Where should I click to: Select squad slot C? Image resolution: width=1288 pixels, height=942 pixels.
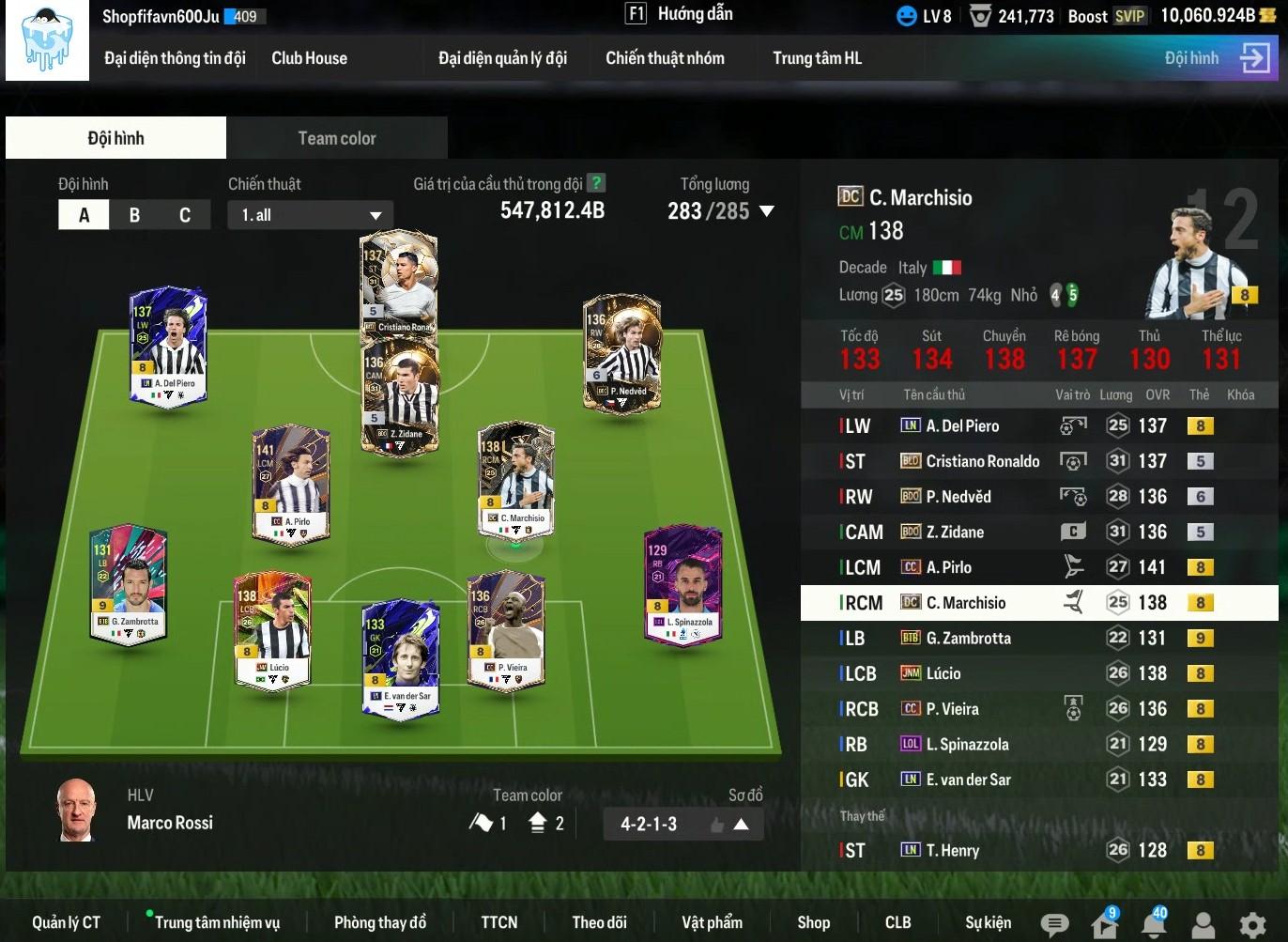tap(185, 215)
